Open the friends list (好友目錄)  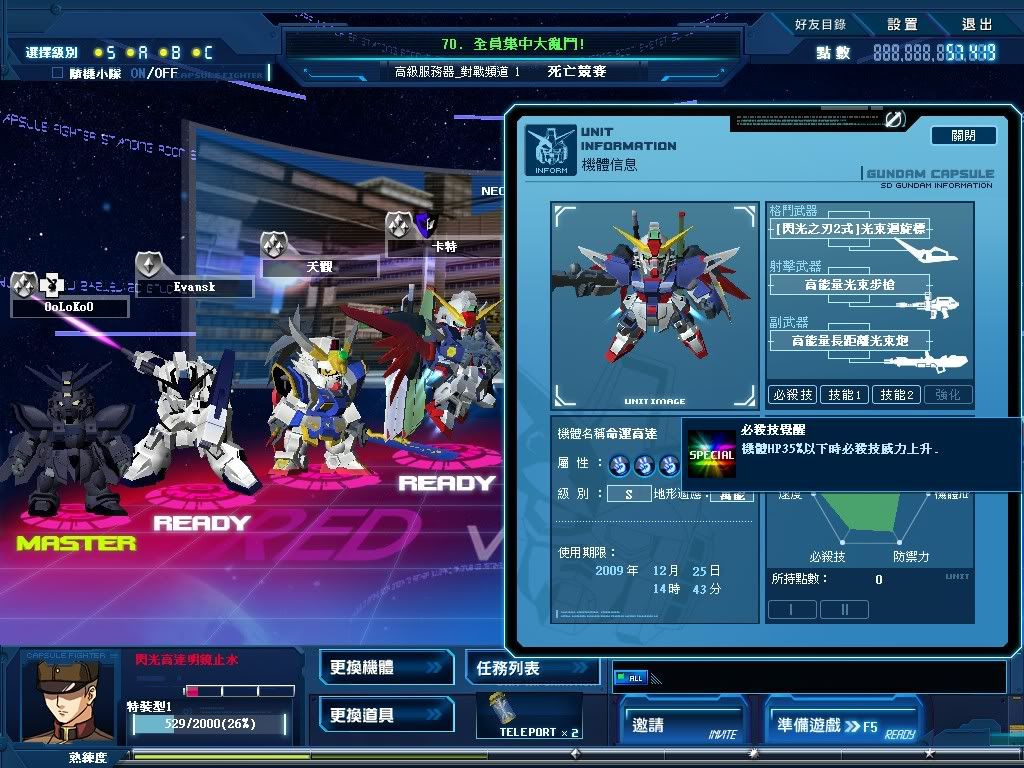coord(820,24)
